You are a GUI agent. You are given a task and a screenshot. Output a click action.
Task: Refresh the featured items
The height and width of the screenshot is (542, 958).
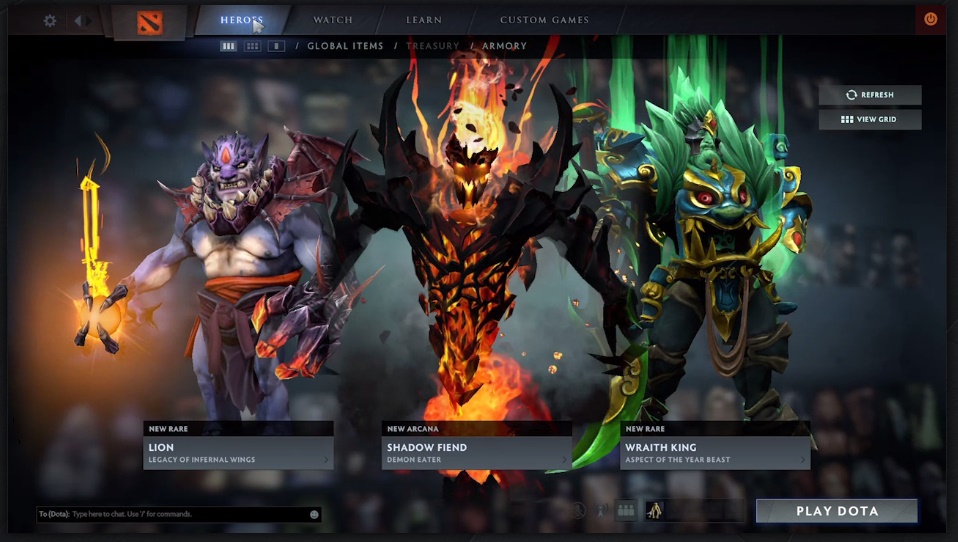[x=870, y=95]
